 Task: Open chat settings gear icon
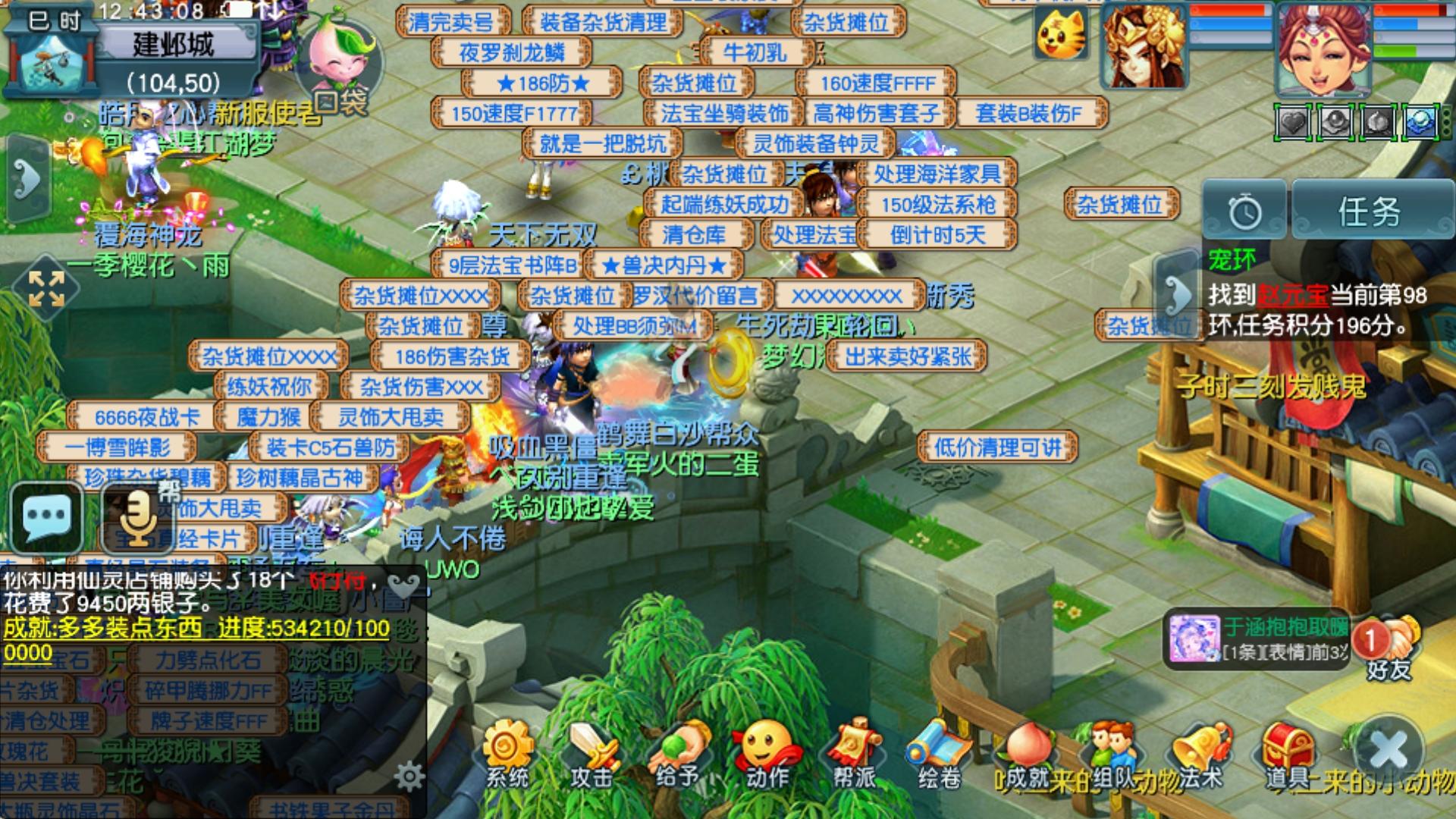[x=409, y=776]
